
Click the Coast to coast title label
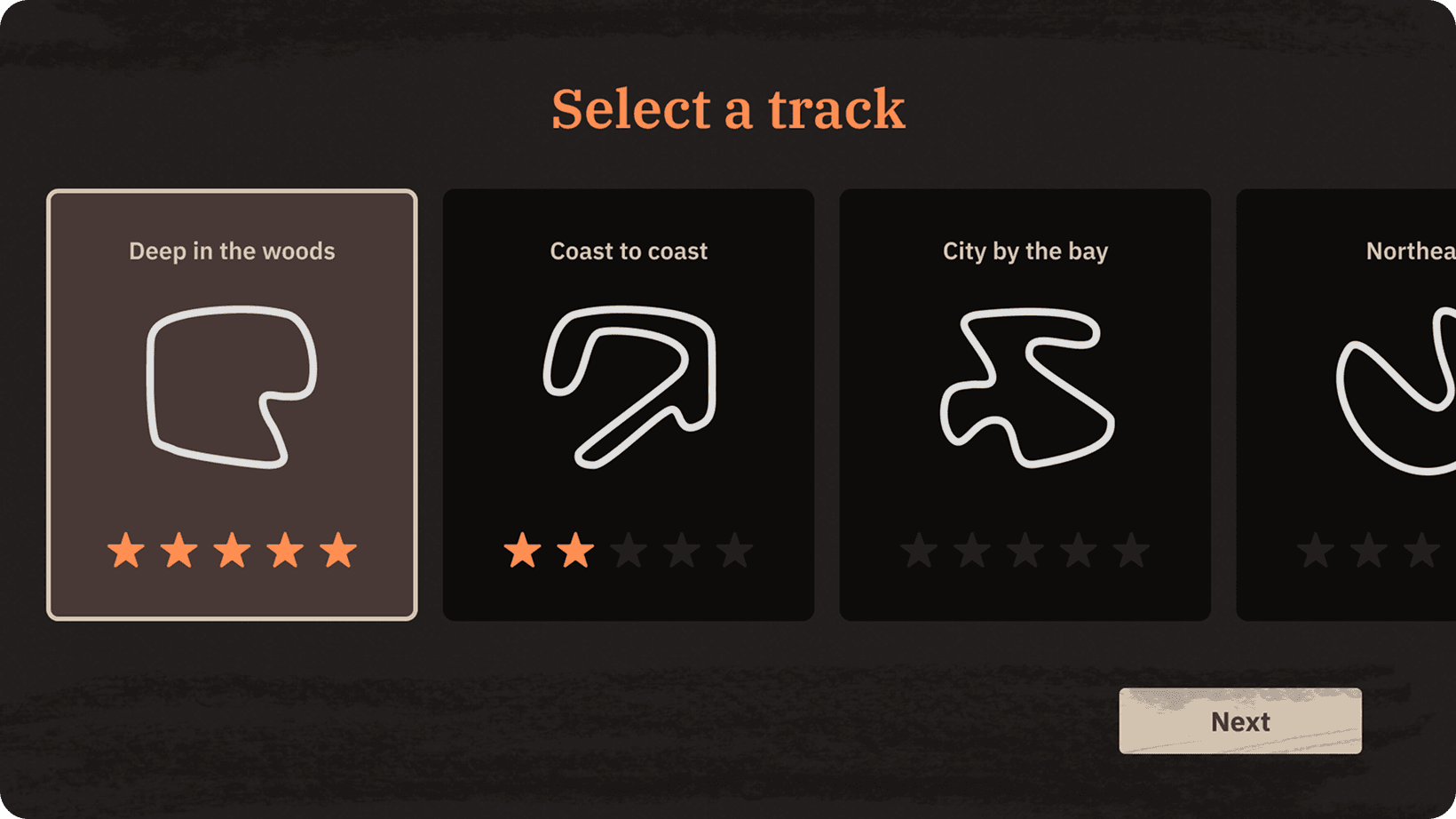[628, 251]
